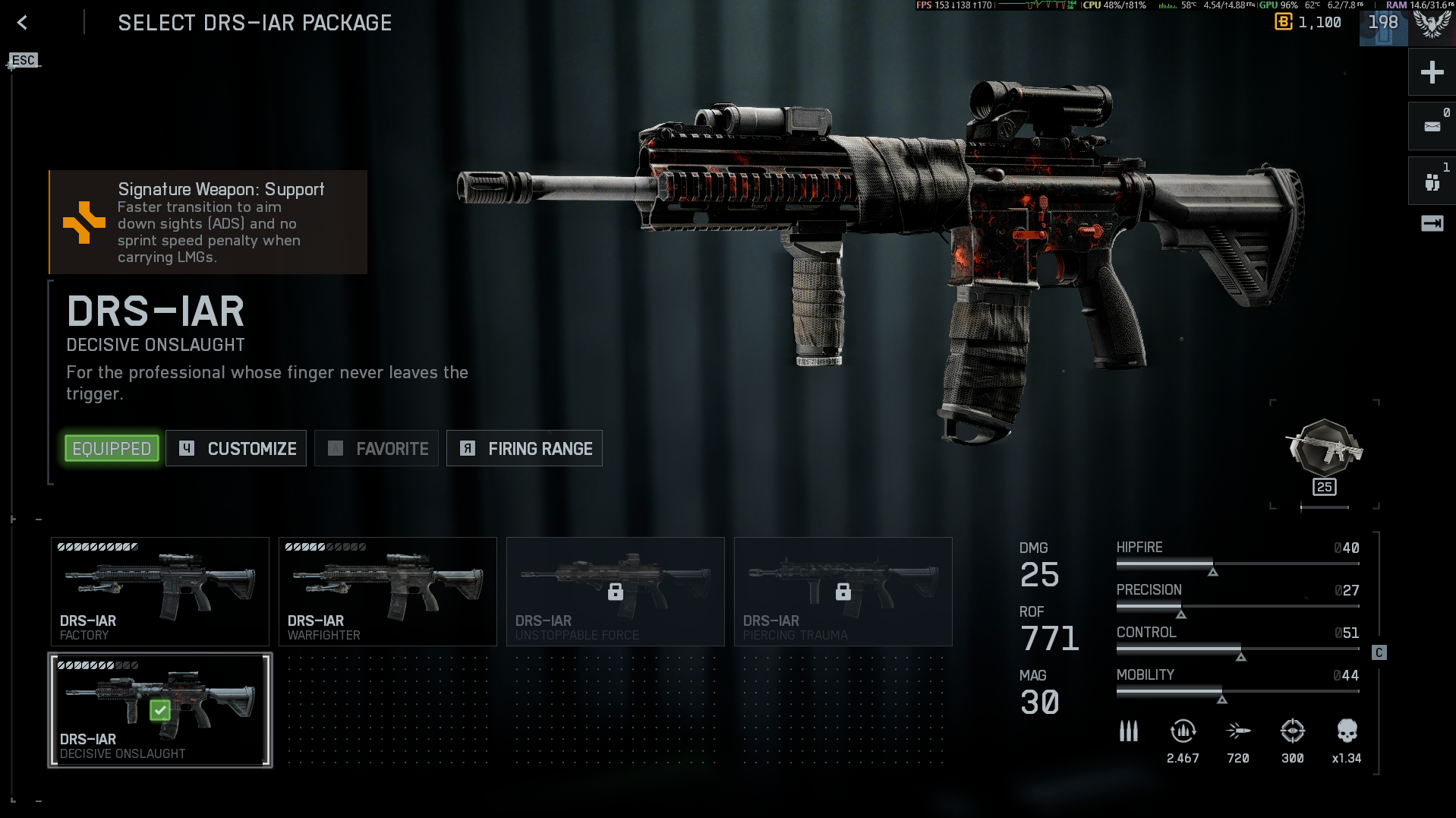Choose the DRS-IAR Warfighter package

(x=388, y=592)
